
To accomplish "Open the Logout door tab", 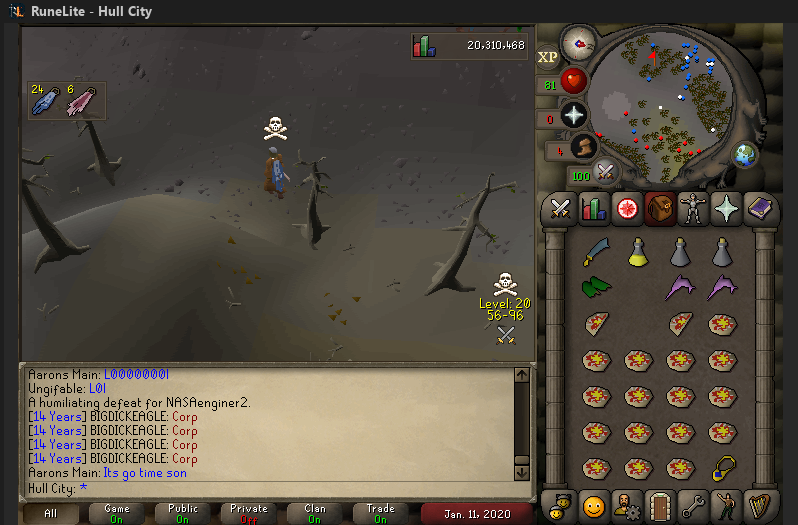I will click(x=659, y=504).
